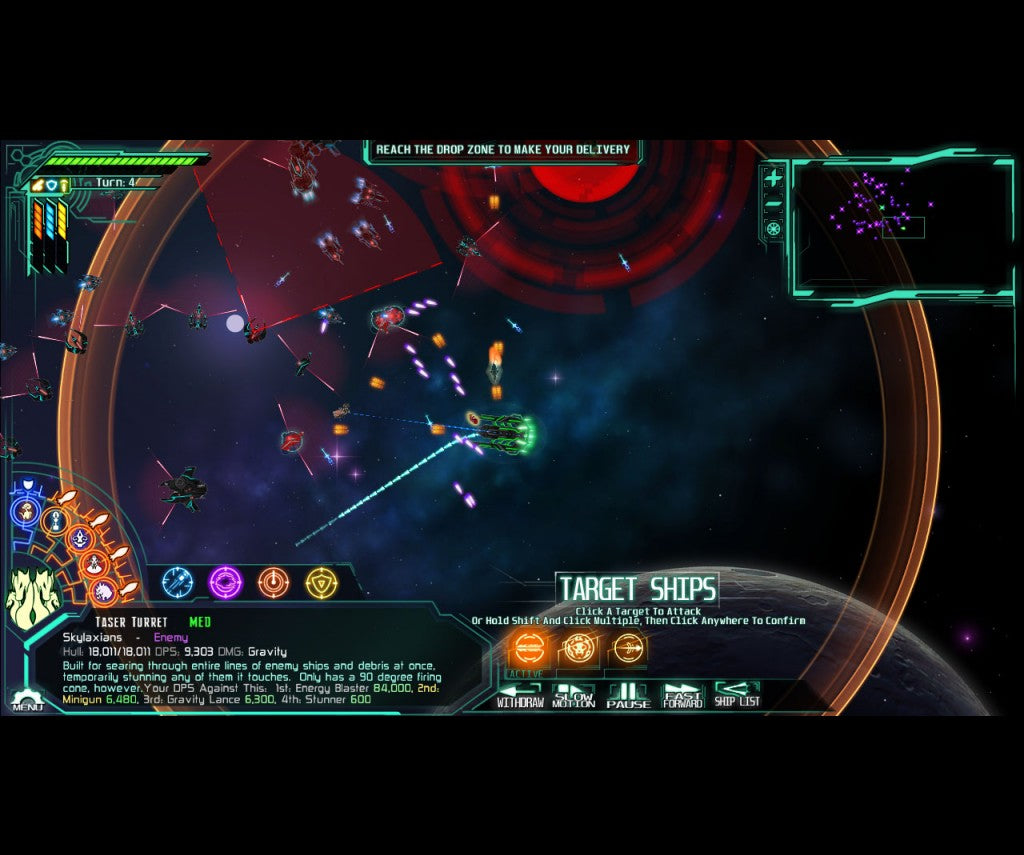Activate Fast Forward
Viewport: 1024px width, 855px height.
tap(683, 696)
